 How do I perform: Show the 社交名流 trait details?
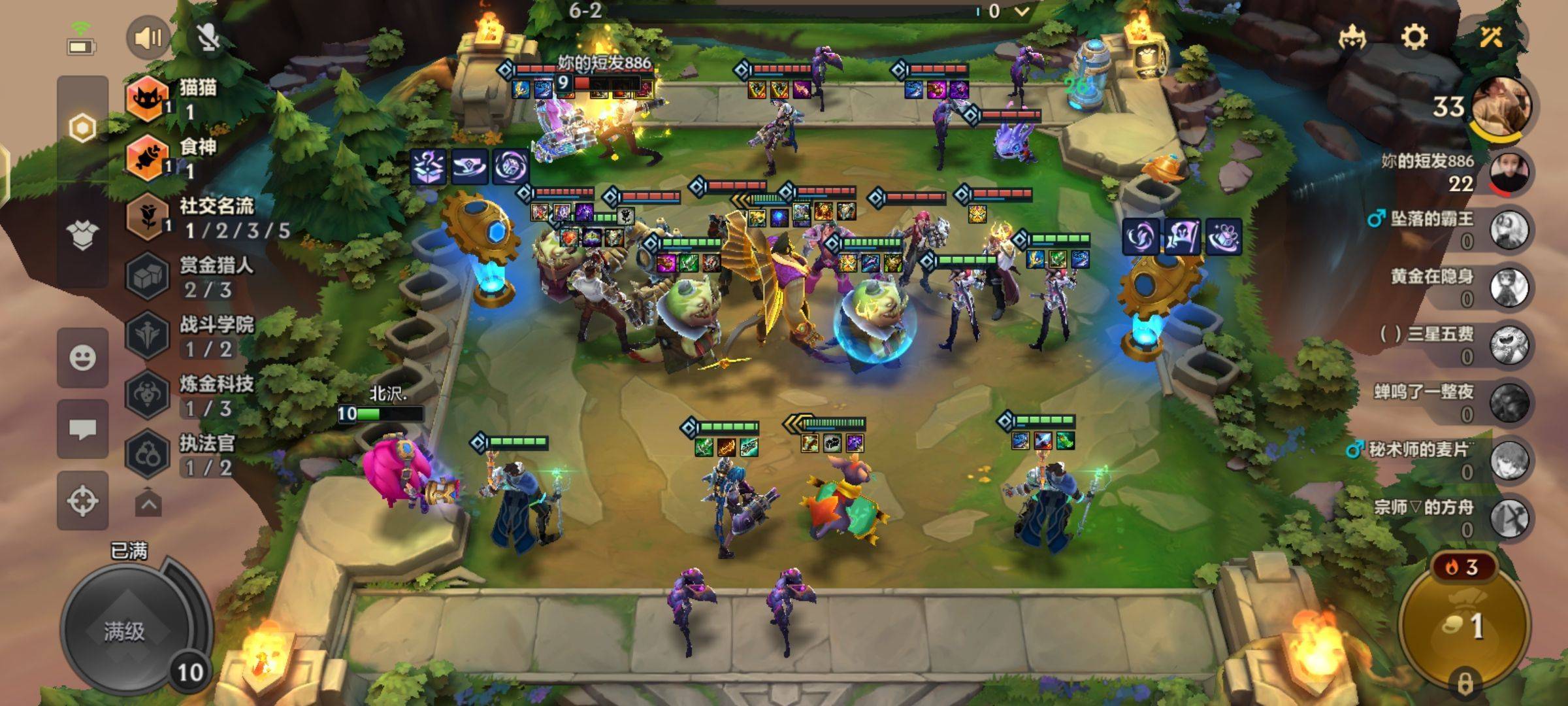tap(209, 218)
